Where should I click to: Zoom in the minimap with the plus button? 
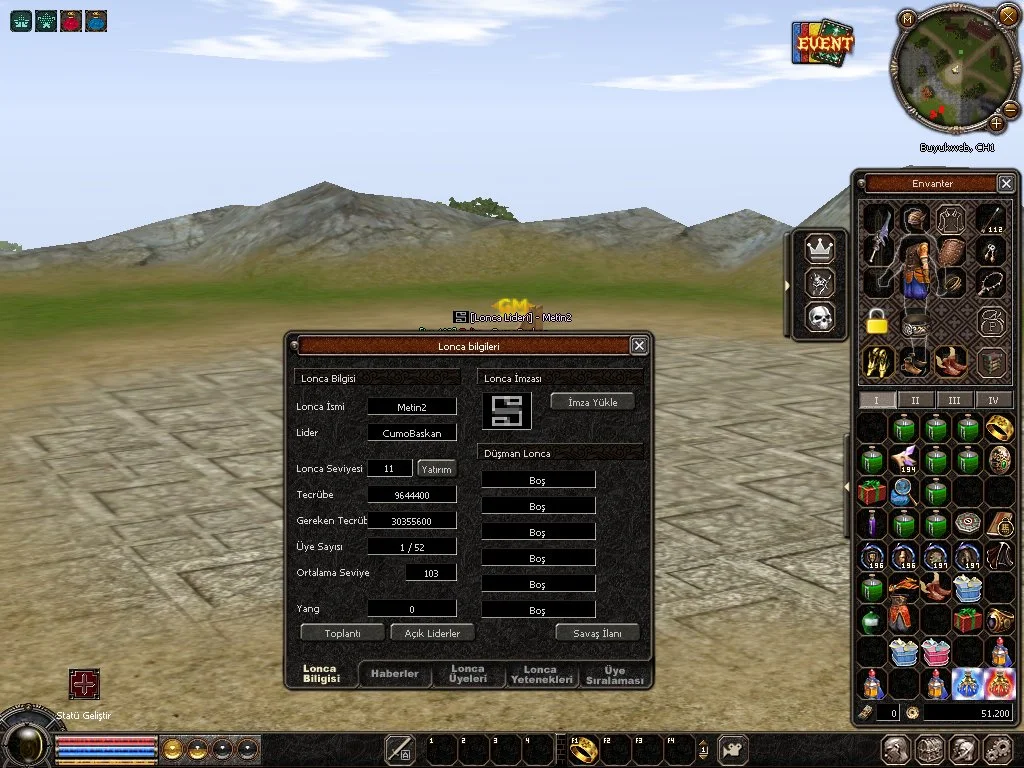pyautogui.click(x=997, y=124)
